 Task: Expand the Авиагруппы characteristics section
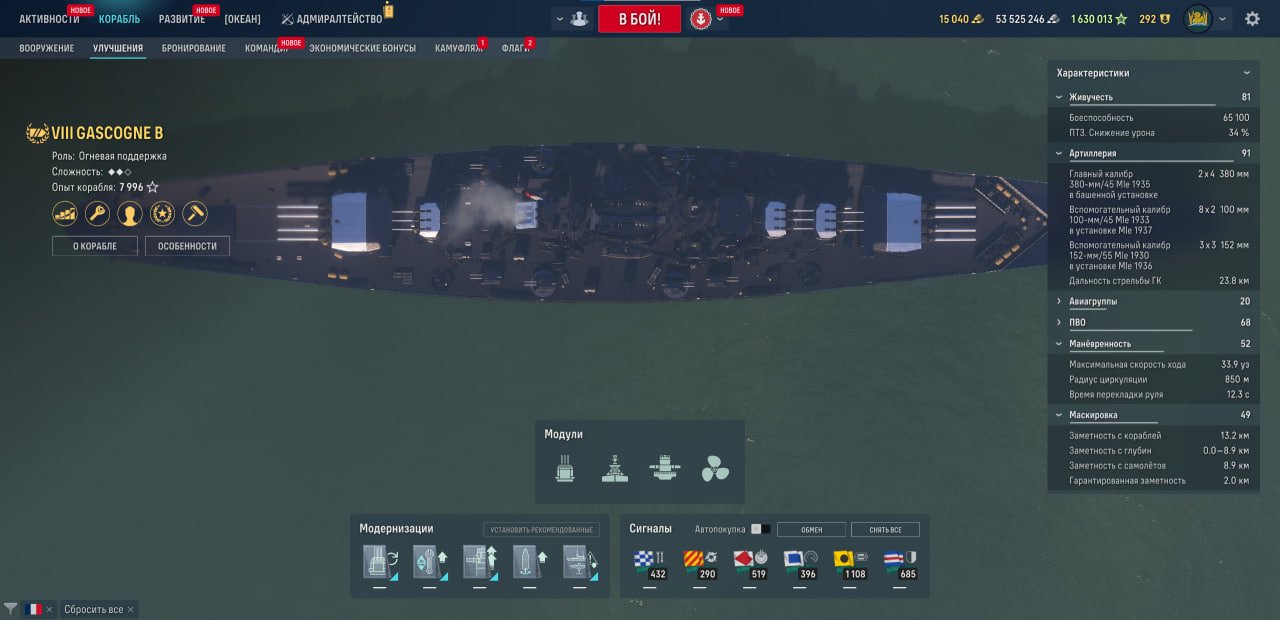[1093, 301]
